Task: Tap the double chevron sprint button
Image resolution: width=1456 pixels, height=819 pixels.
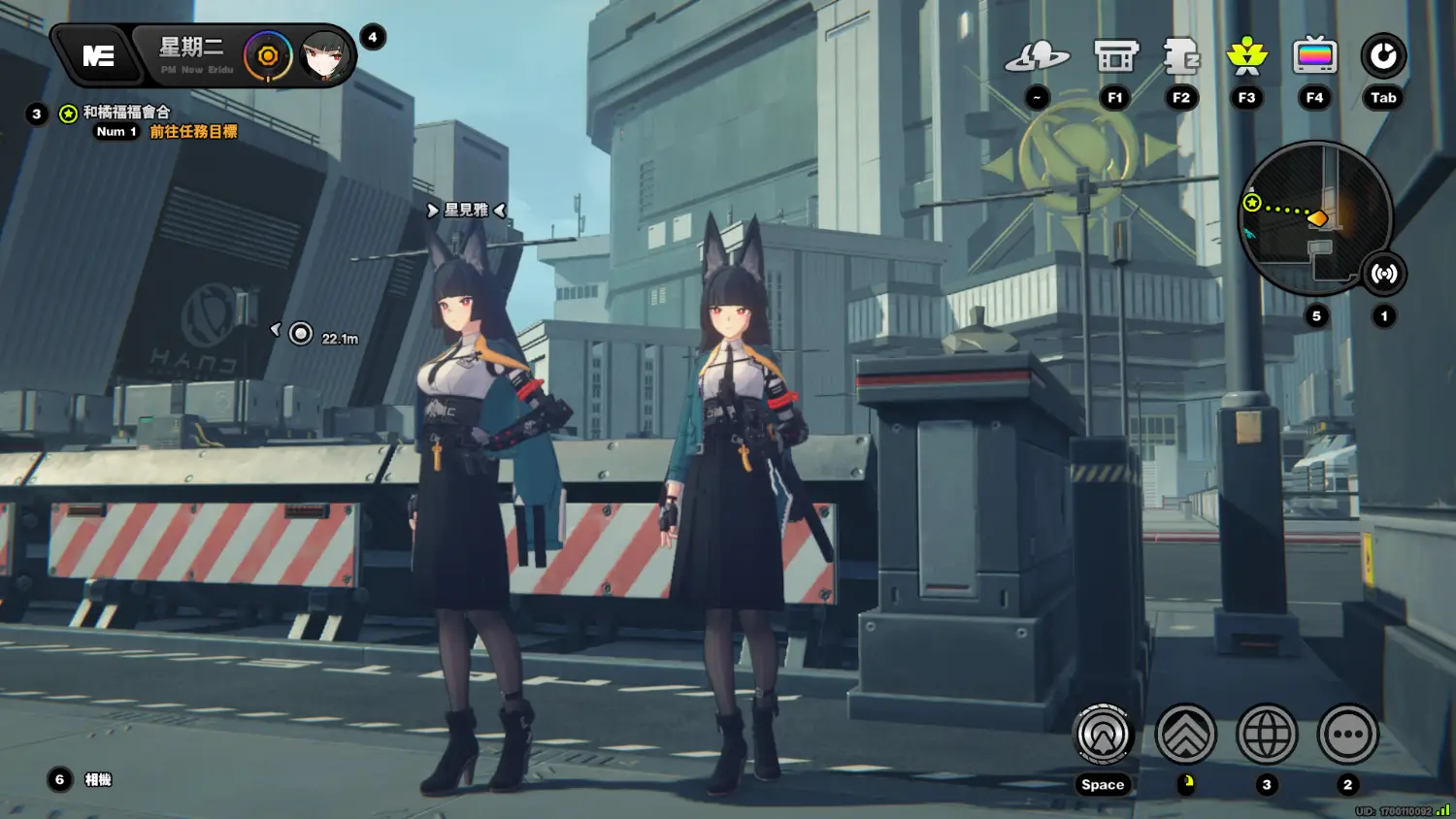Action: pos(1185,735)
